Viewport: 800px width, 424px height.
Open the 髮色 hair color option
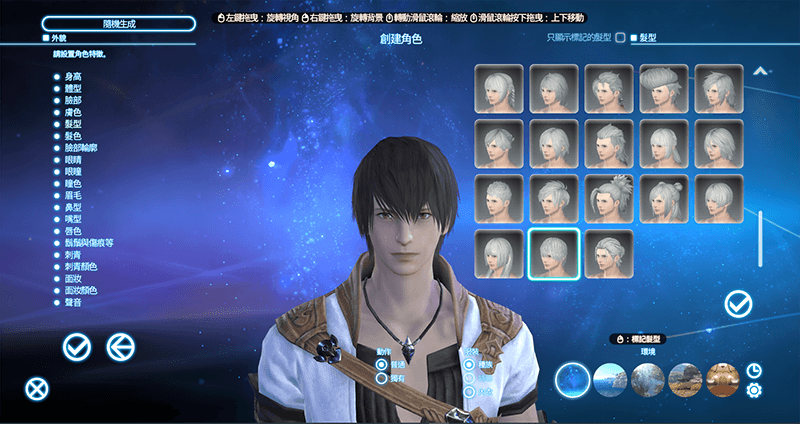pyautogui.click(x=73, y=135)
